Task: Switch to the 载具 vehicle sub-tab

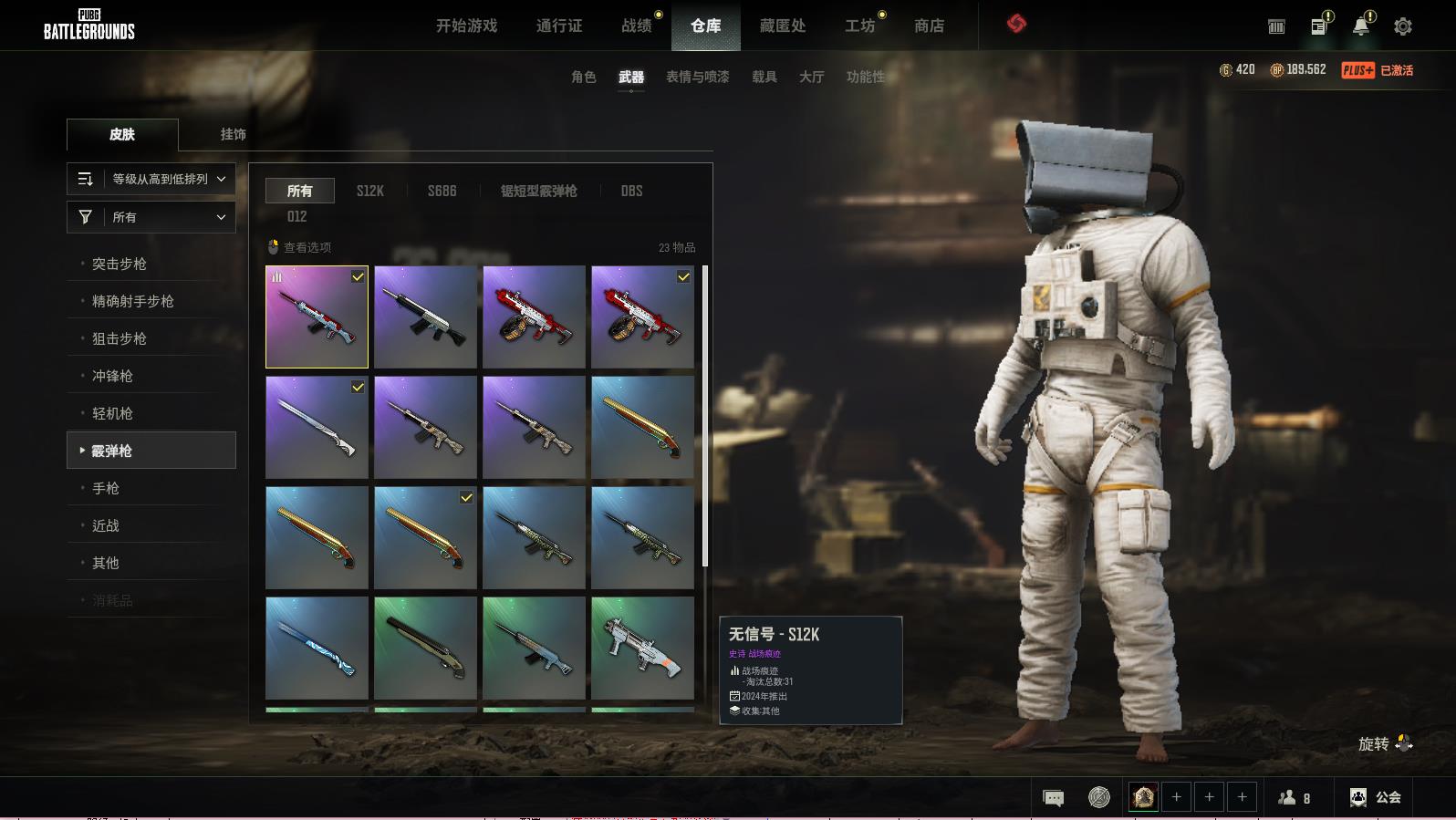Action: [764, 78]
